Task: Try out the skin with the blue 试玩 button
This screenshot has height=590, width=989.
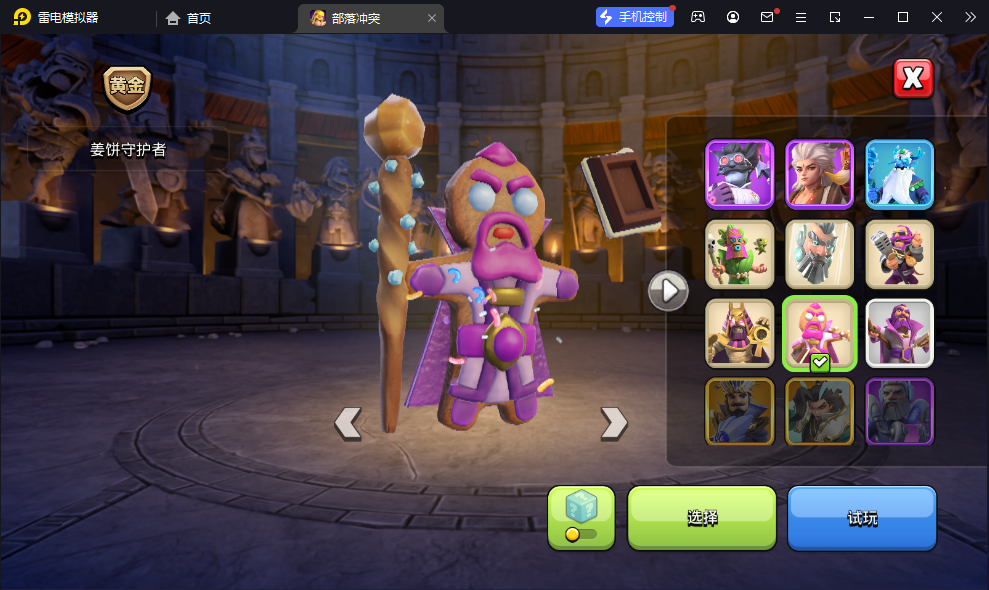Action: point(862,517)
